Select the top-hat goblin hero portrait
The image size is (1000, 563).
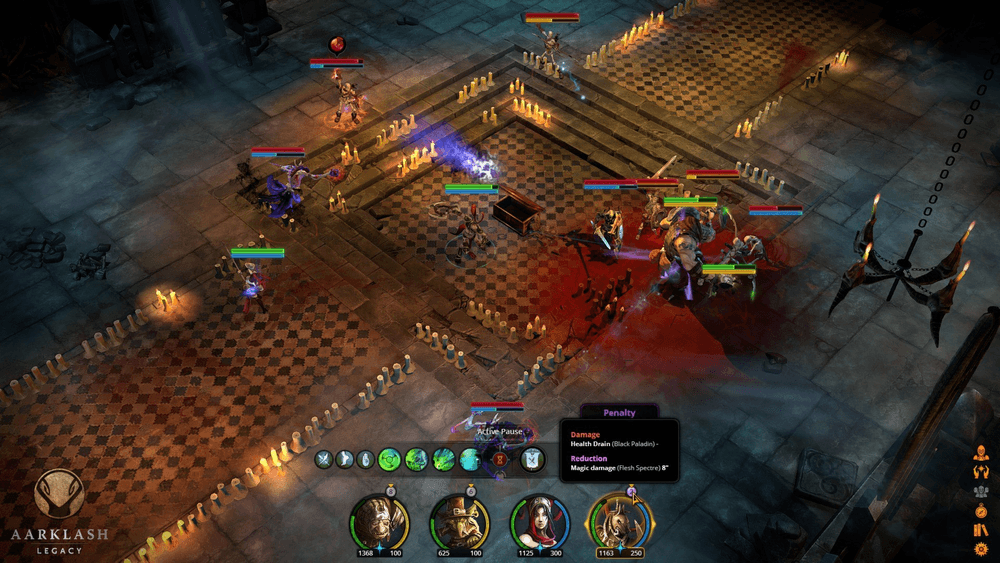pyautogui.click(x=459, y=521)
